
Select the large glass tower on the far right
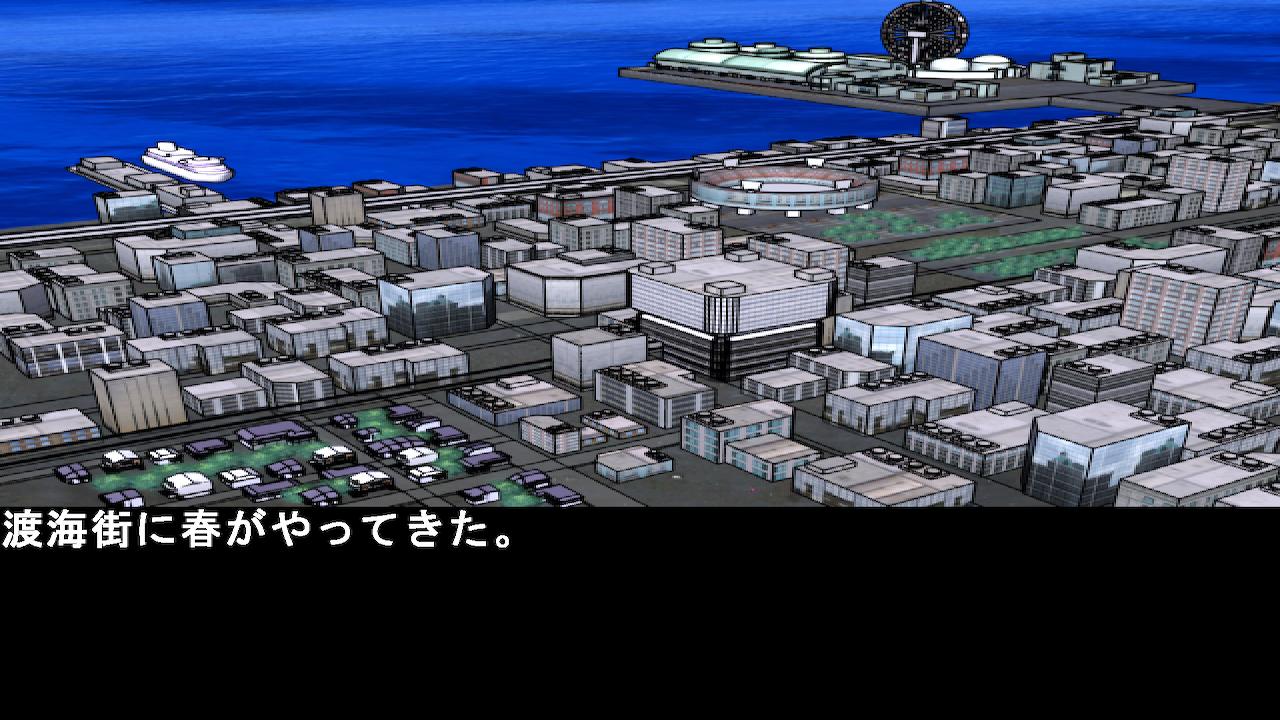(1100, 450)
